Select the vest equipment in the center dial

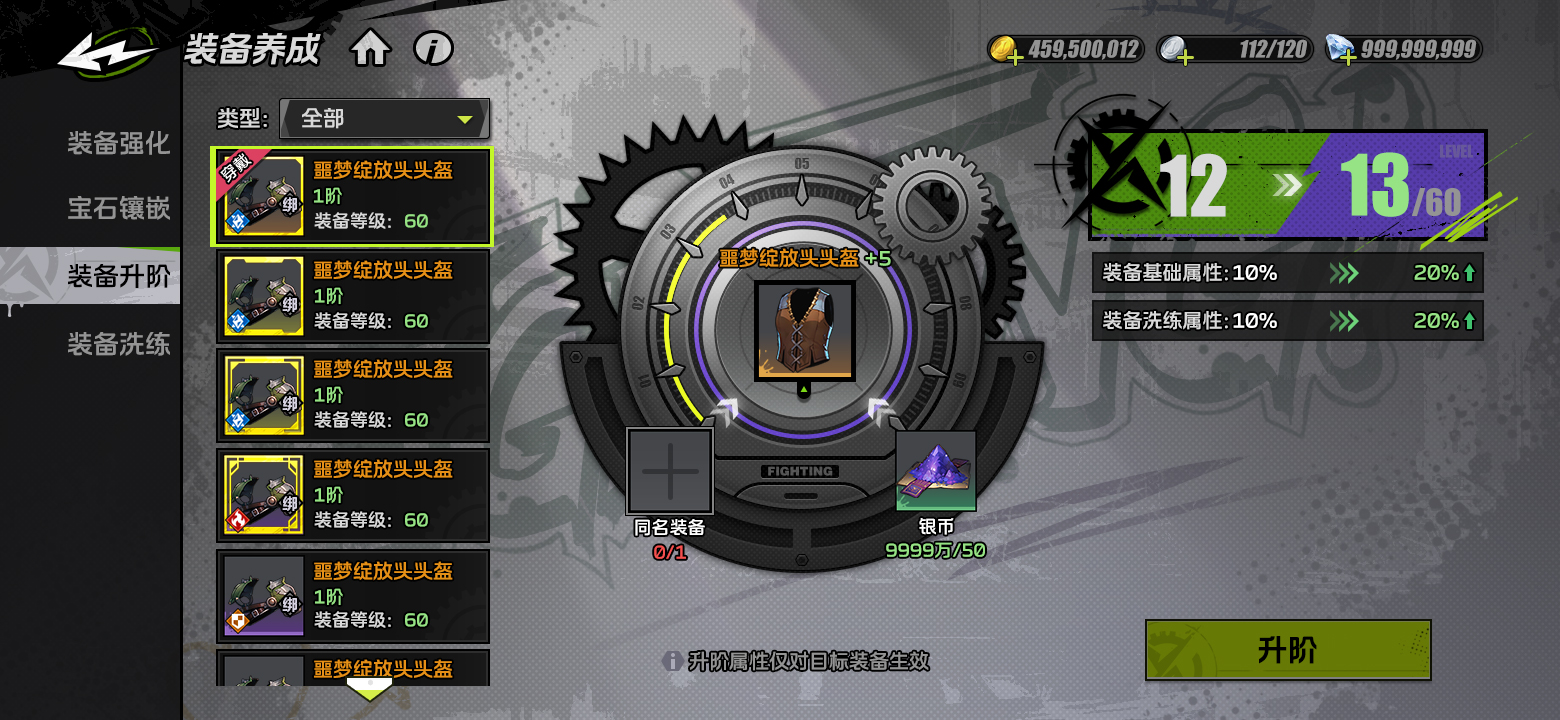[805, 331]
